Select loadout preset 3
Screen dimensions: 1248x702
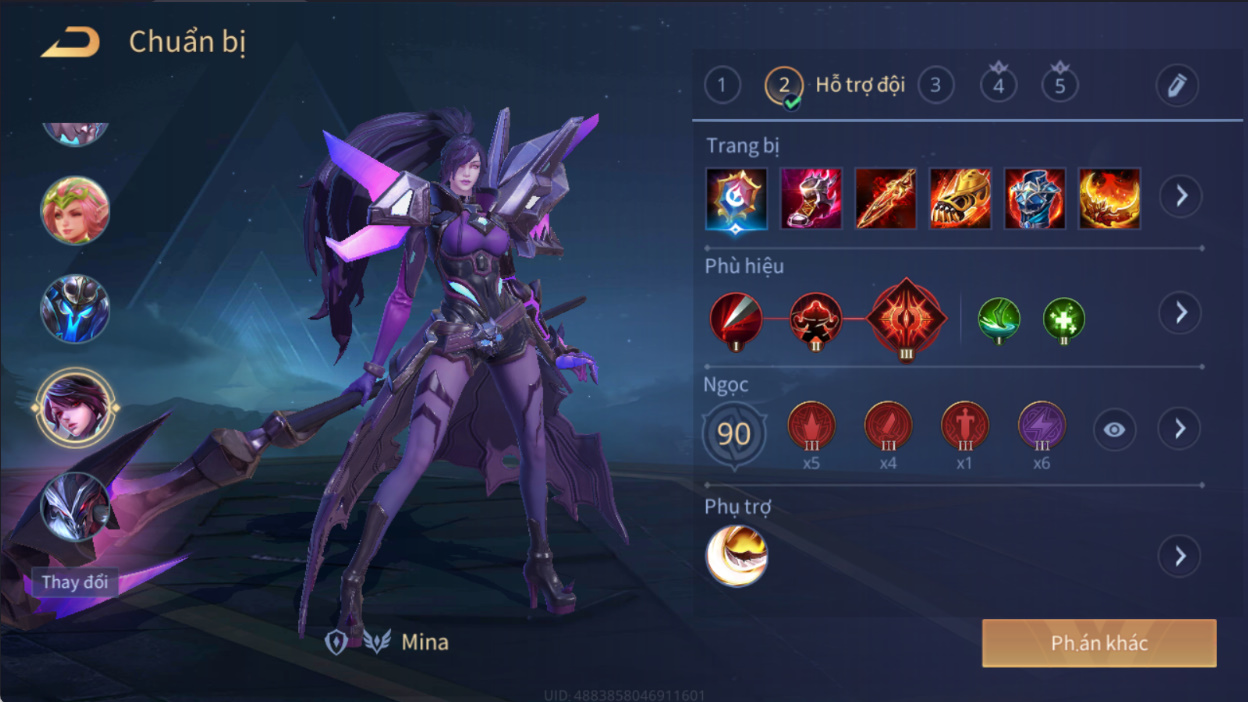(935, 85)
